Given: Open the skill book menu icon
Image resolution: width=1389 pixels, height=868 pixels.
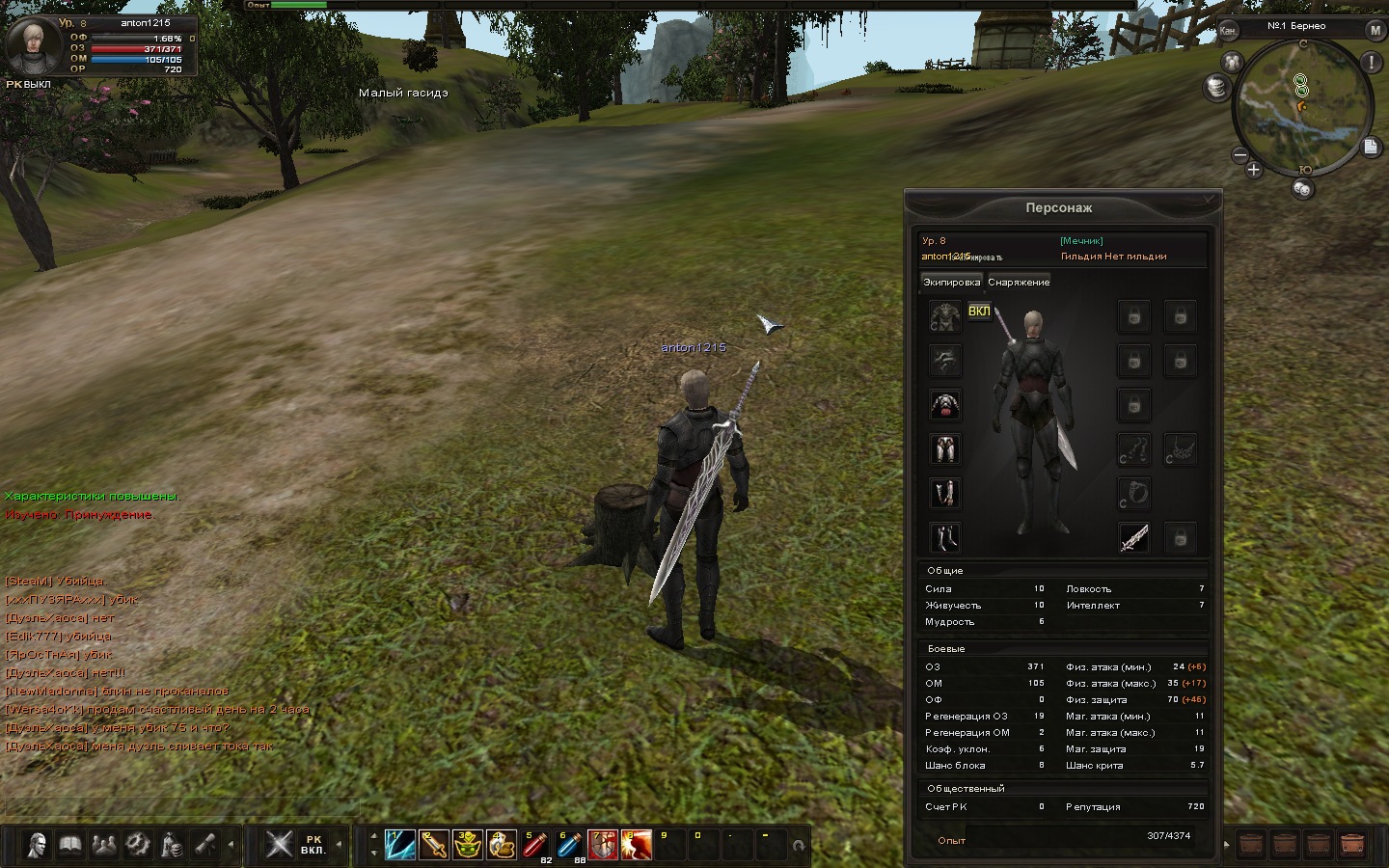Looking at the screenshot, I should tap(71, 845).
